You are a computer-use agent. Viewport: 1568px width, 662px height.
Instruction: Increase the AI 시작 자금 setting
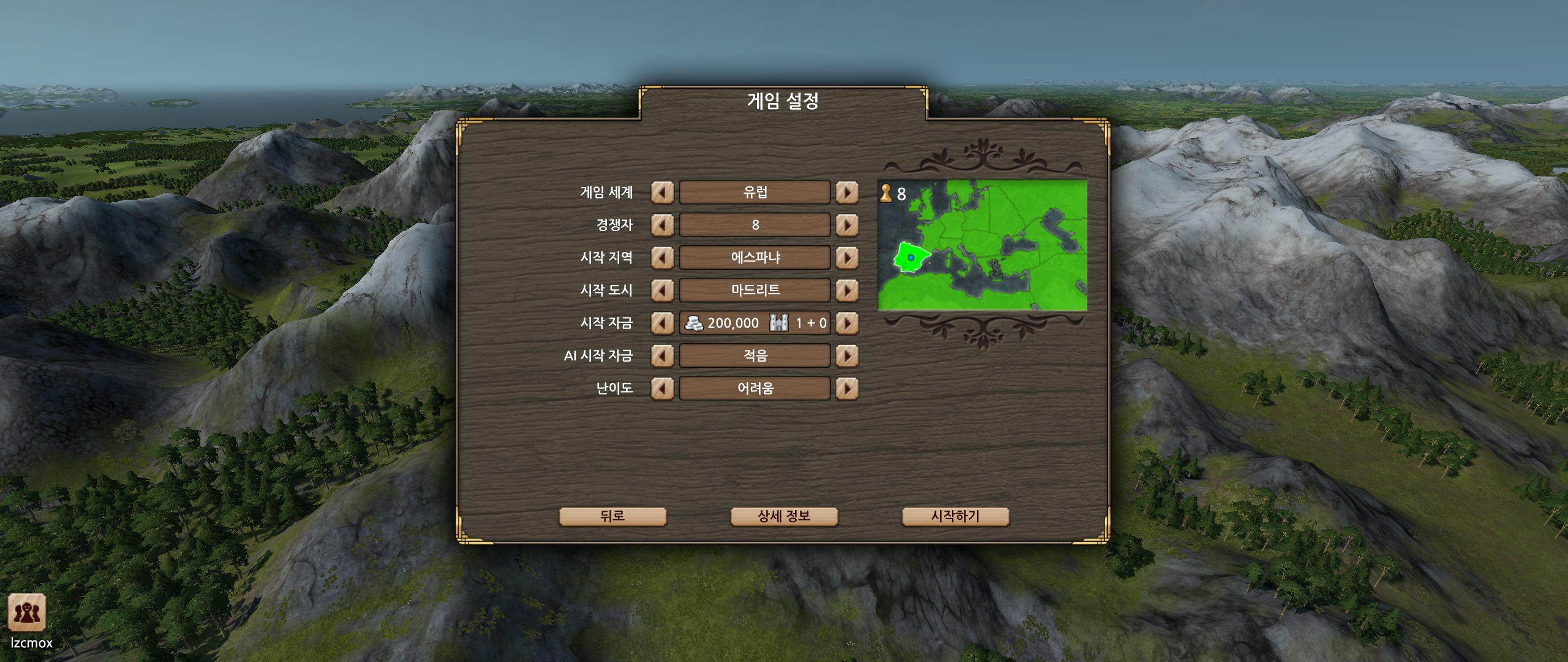click(x=847, y=356)
